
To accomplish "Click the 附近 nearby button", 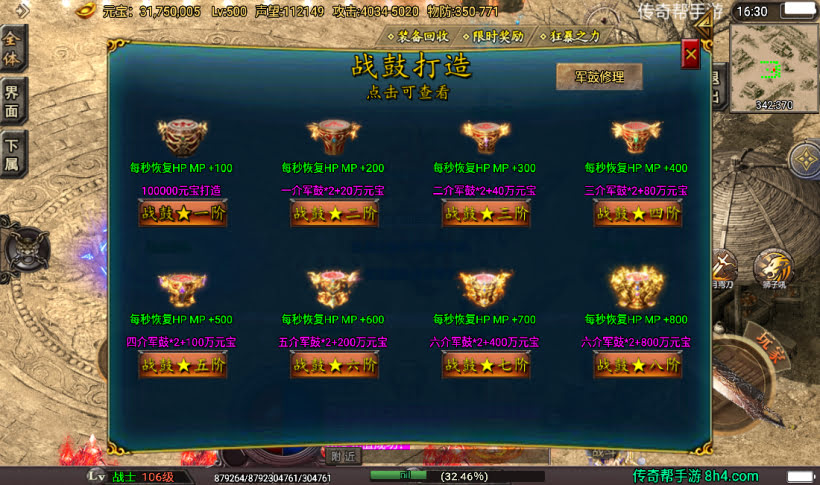I will [345, 455].
